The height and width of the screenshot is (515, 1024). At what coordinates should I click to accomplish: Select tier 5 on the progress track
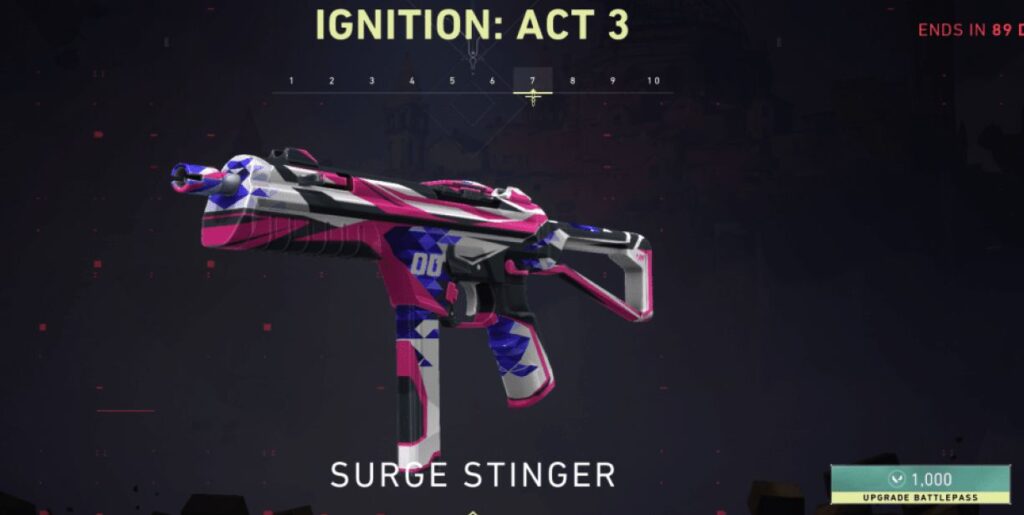click(x=452, y=81)
